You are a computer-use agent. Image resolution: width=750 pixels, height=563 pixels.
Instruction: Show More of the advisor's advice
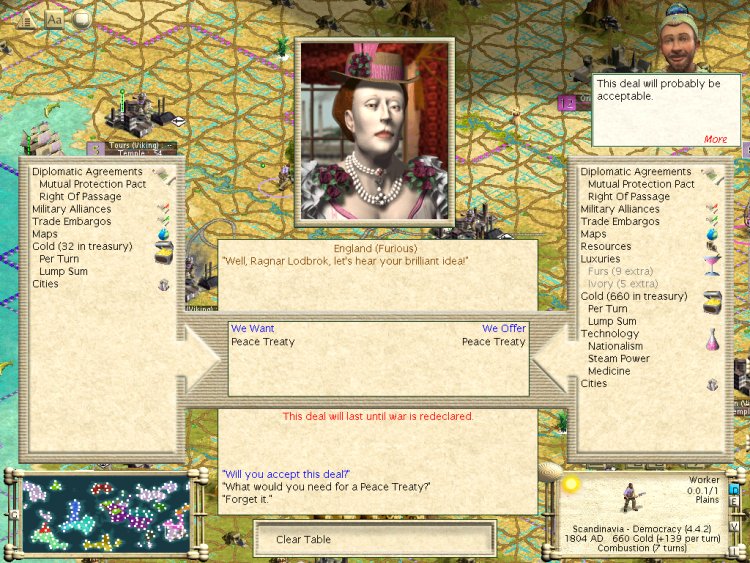click(x=715, y=139)
